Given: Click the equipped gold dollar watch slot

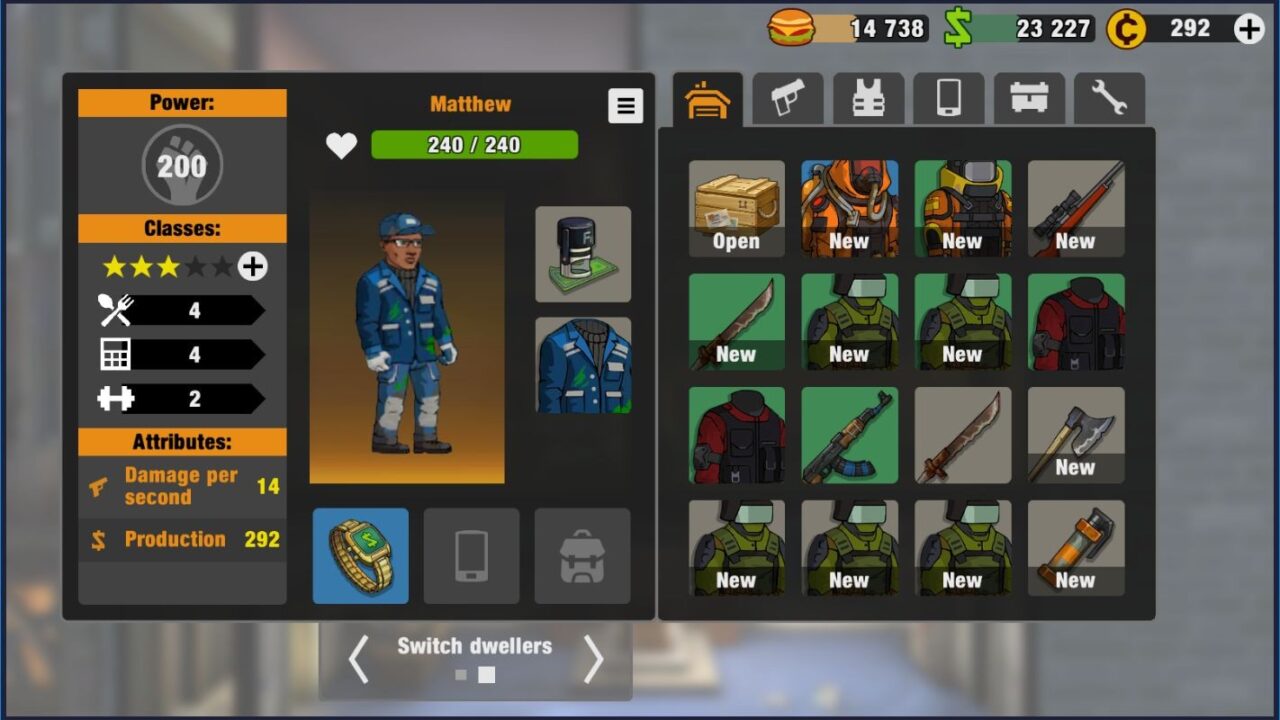Looking at the screenshot, I should click(360, 556).
